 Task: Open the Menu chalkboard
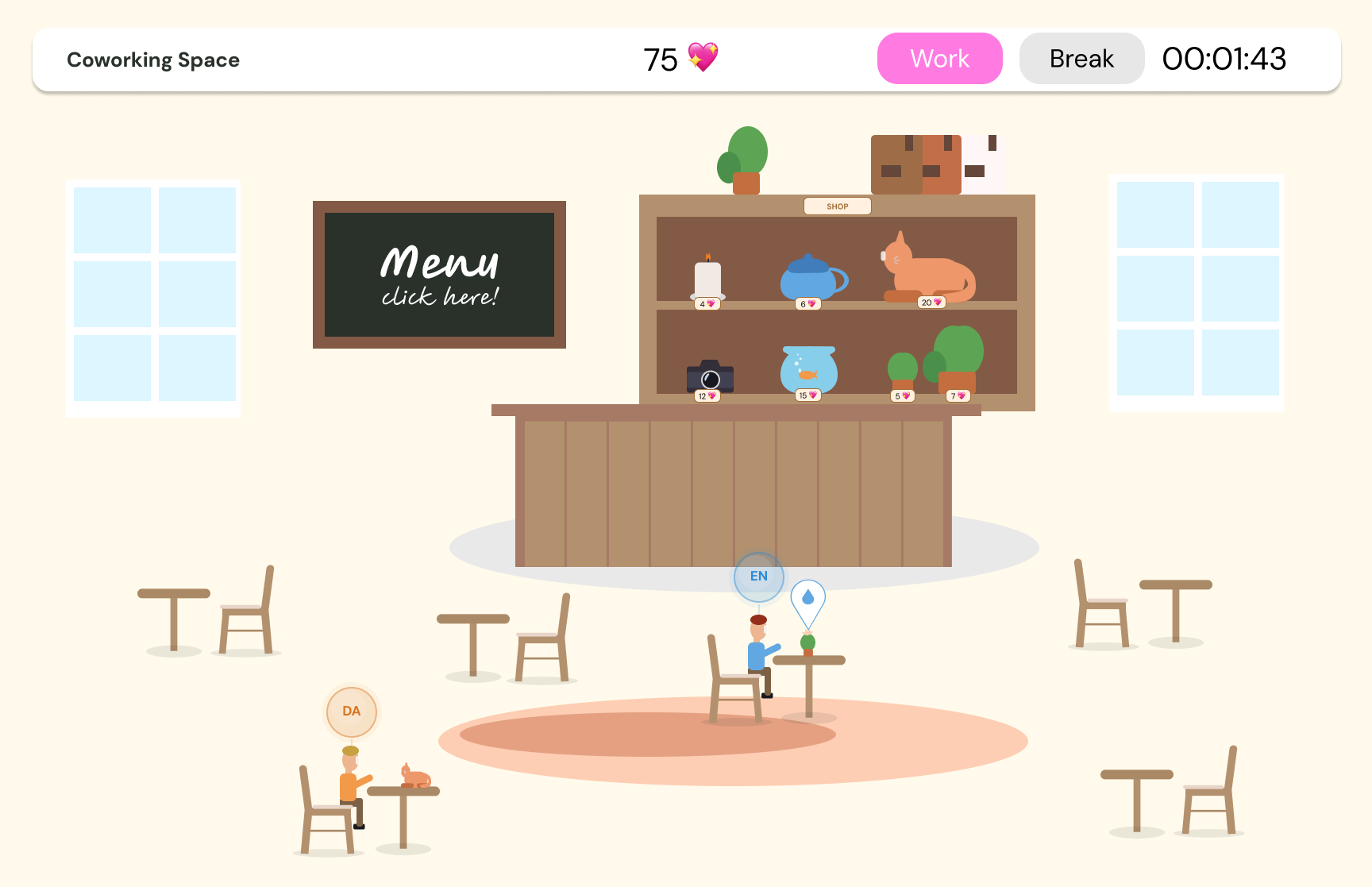click(x=439, y=275)
